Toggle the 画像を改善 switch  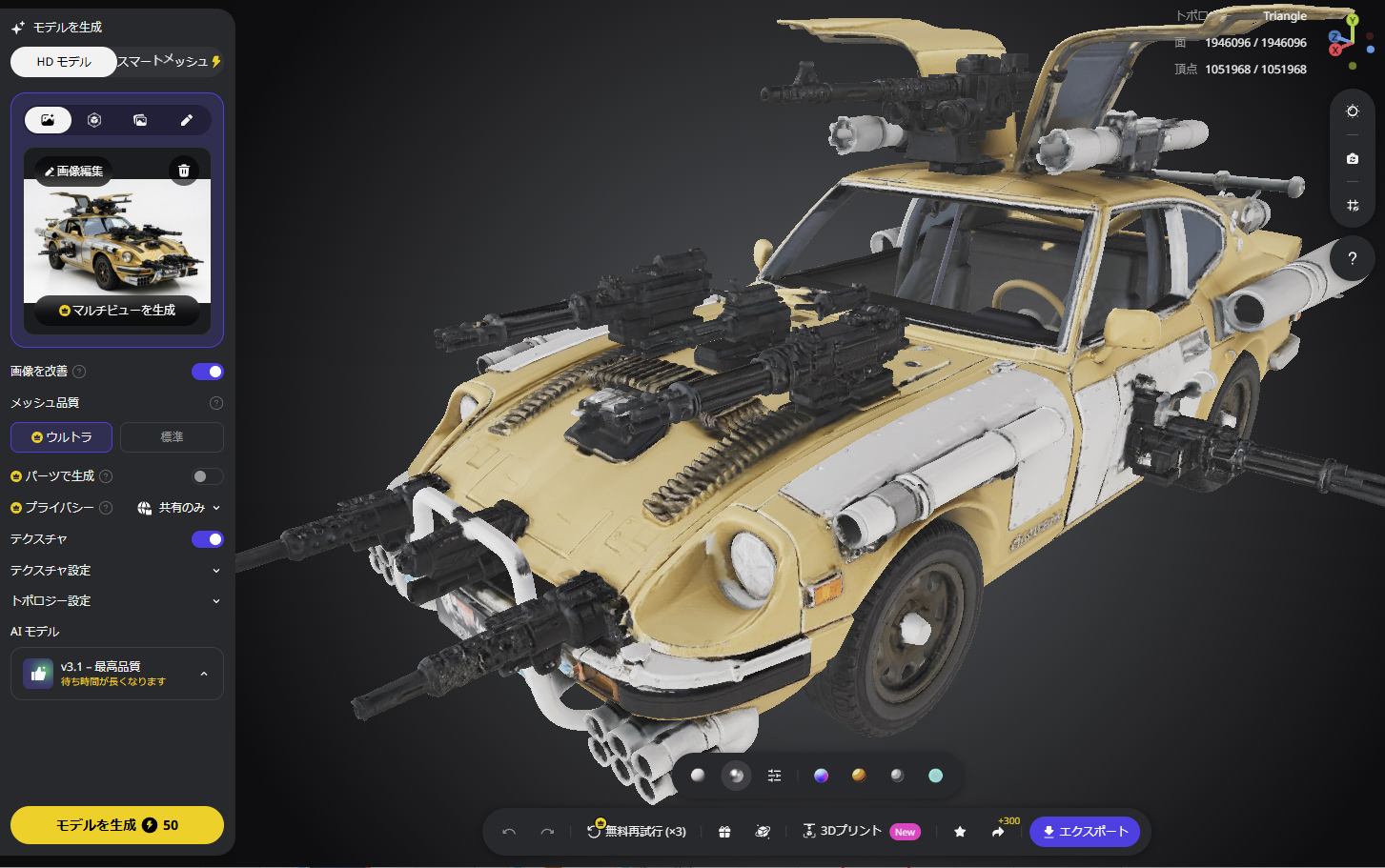pos(207,372)
